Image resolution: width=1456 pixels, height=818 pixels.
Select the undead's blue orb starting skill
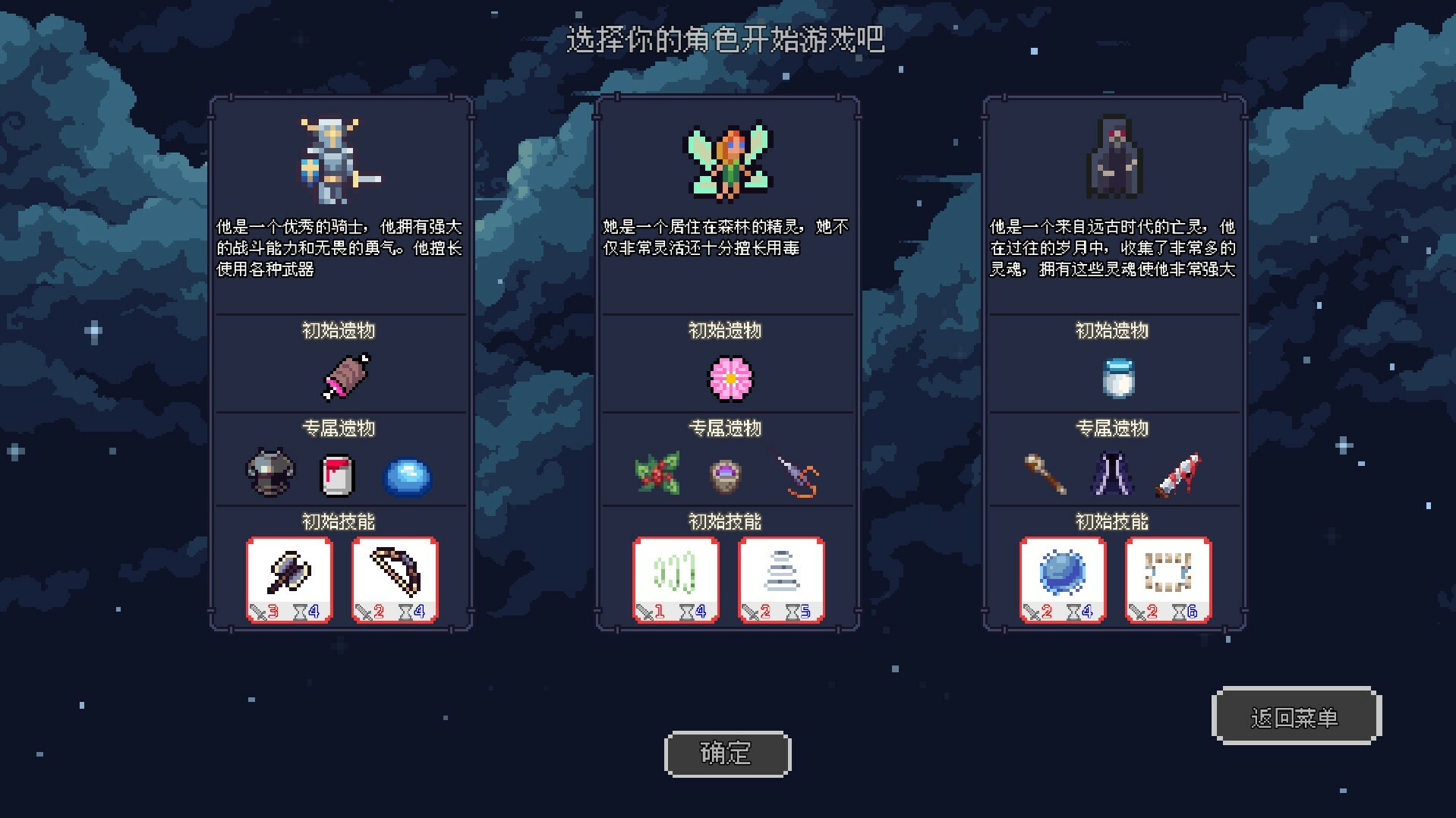coord(1062,579)
